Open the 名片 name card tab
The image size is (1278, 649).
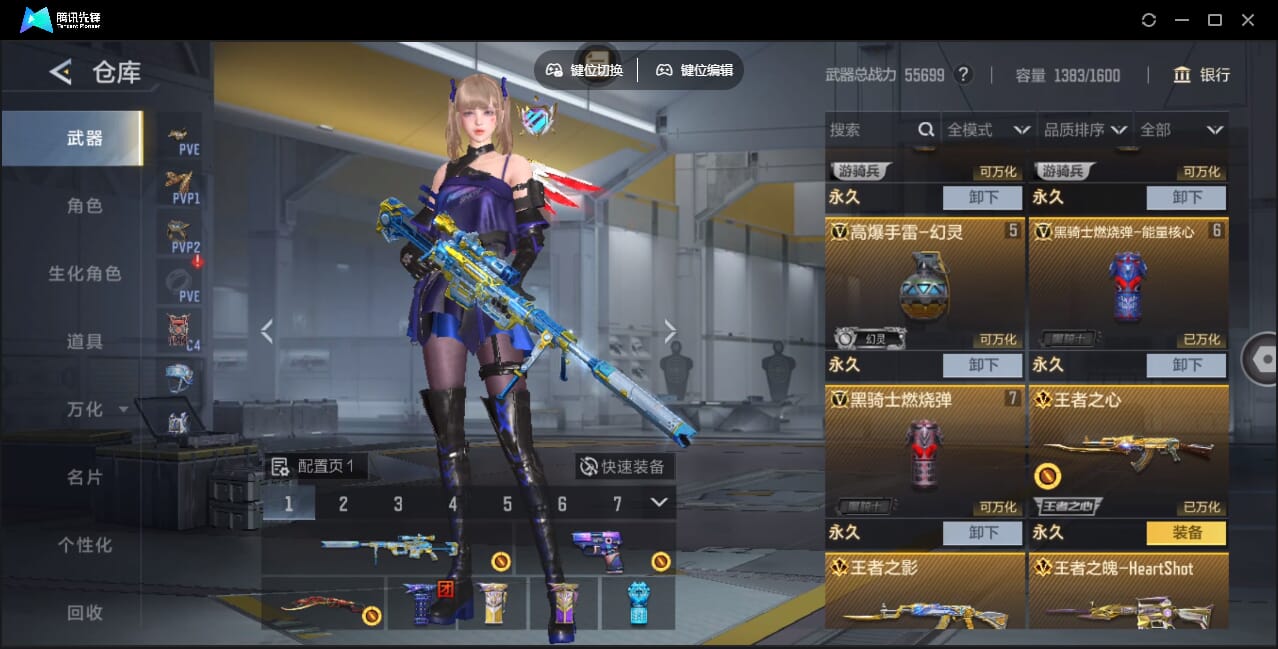85,477
